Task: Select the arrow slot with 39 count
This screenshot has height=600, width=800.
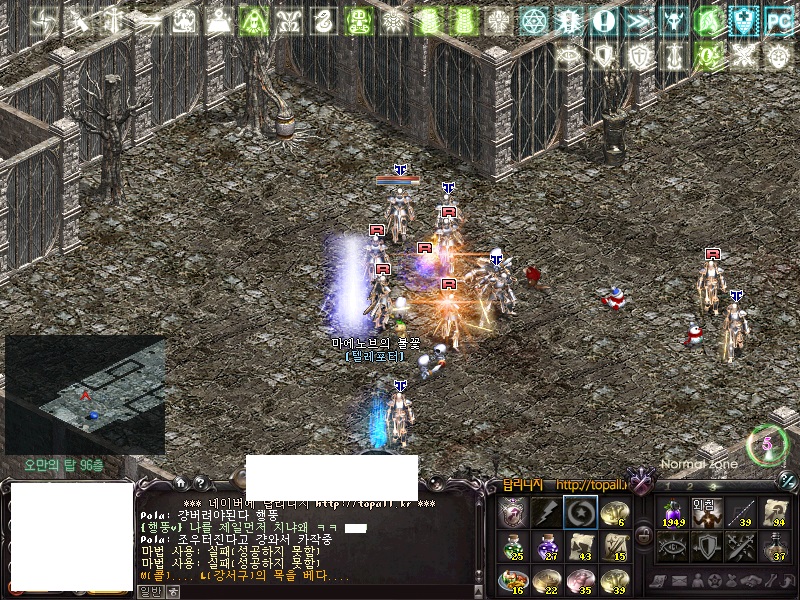Action: click(741, 513)
